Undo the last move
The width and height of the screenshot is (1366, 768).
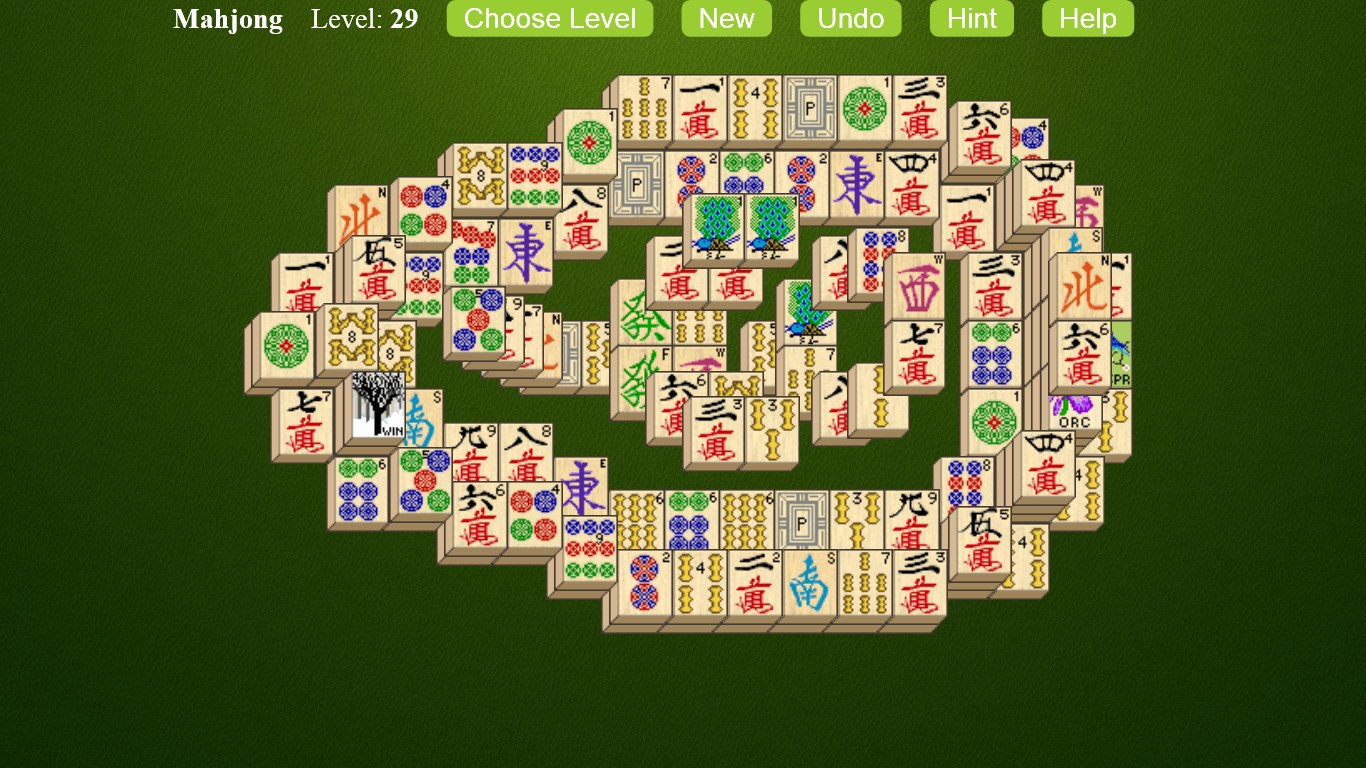click(850, 18)
